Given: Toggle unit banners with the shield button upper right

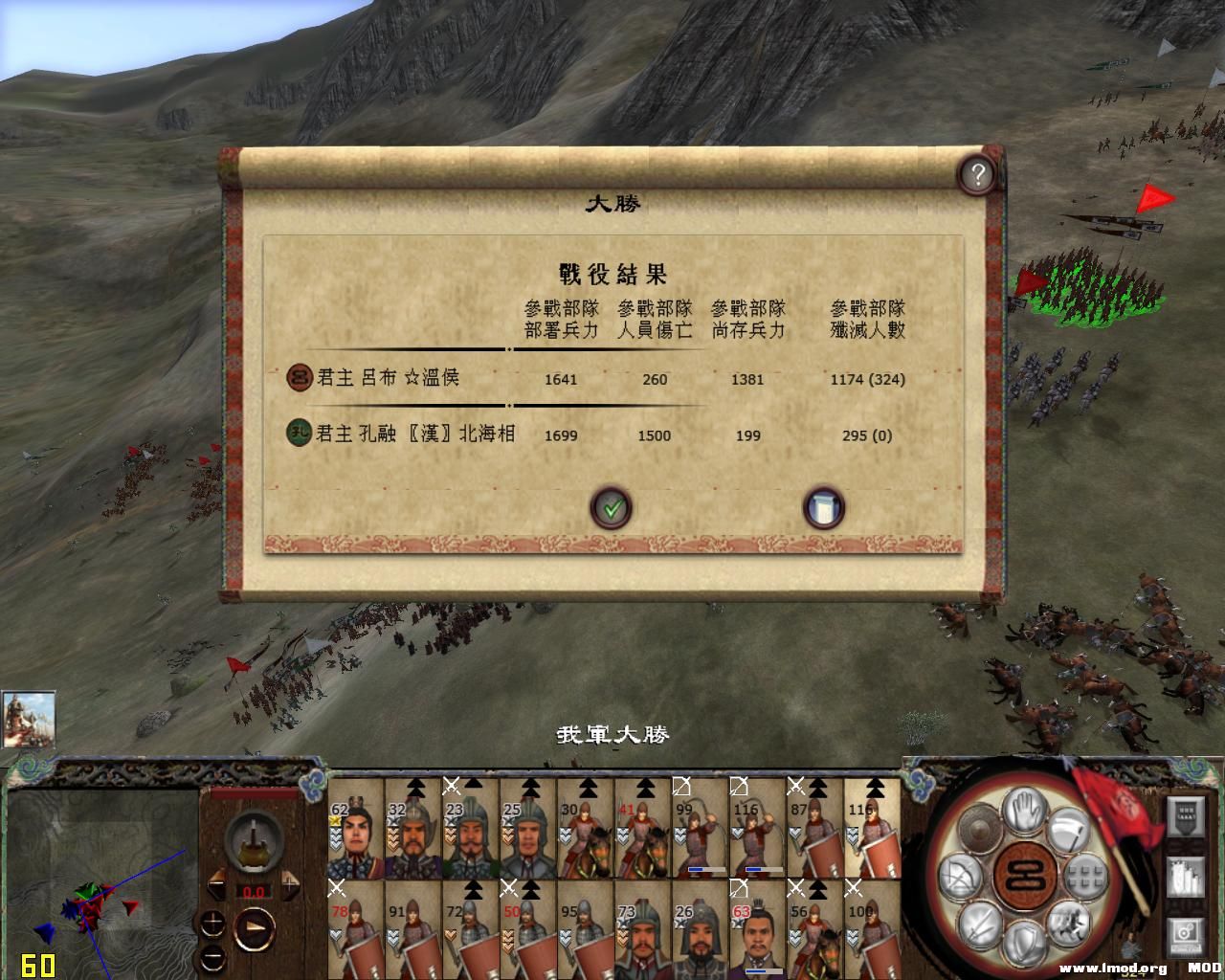Looking at the screenshot, I should pyautogui.click(x=1186, y=814).
